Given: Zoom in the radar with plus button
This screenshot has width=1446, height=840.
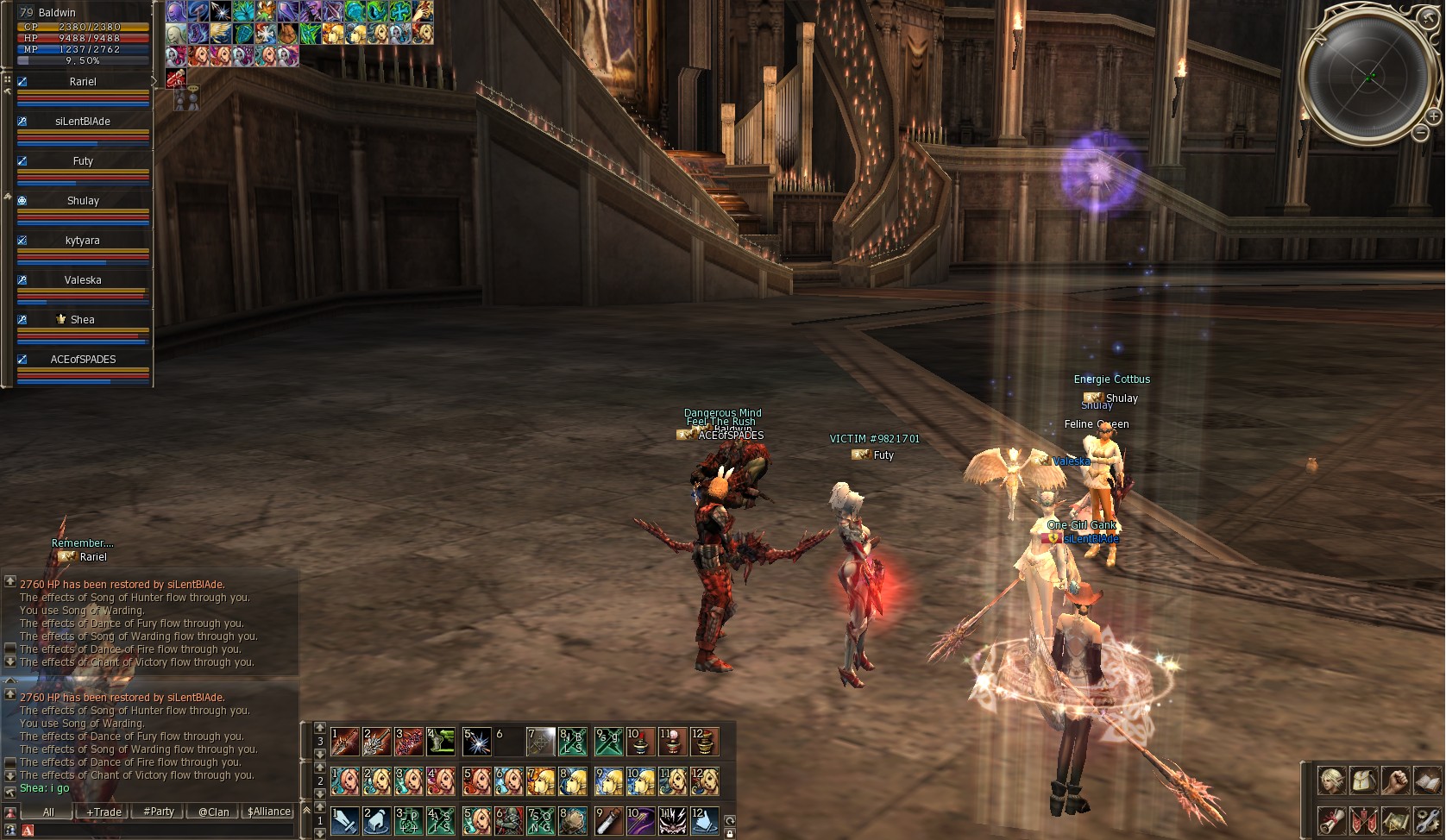Looking at the screenshot, I should pos(1433,116).
